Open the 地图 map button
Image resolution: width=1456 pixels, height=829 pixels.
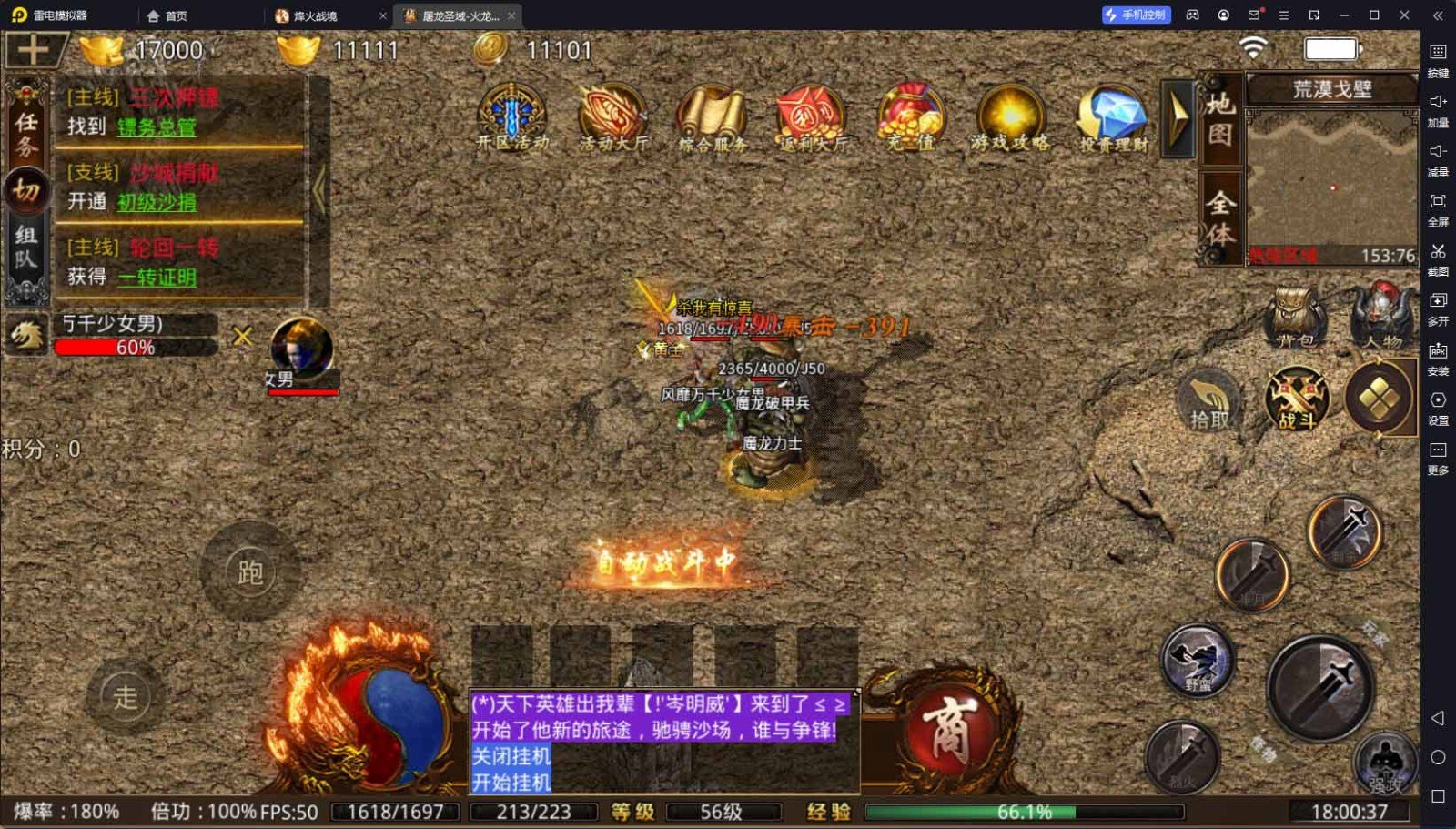(1219, 119)
